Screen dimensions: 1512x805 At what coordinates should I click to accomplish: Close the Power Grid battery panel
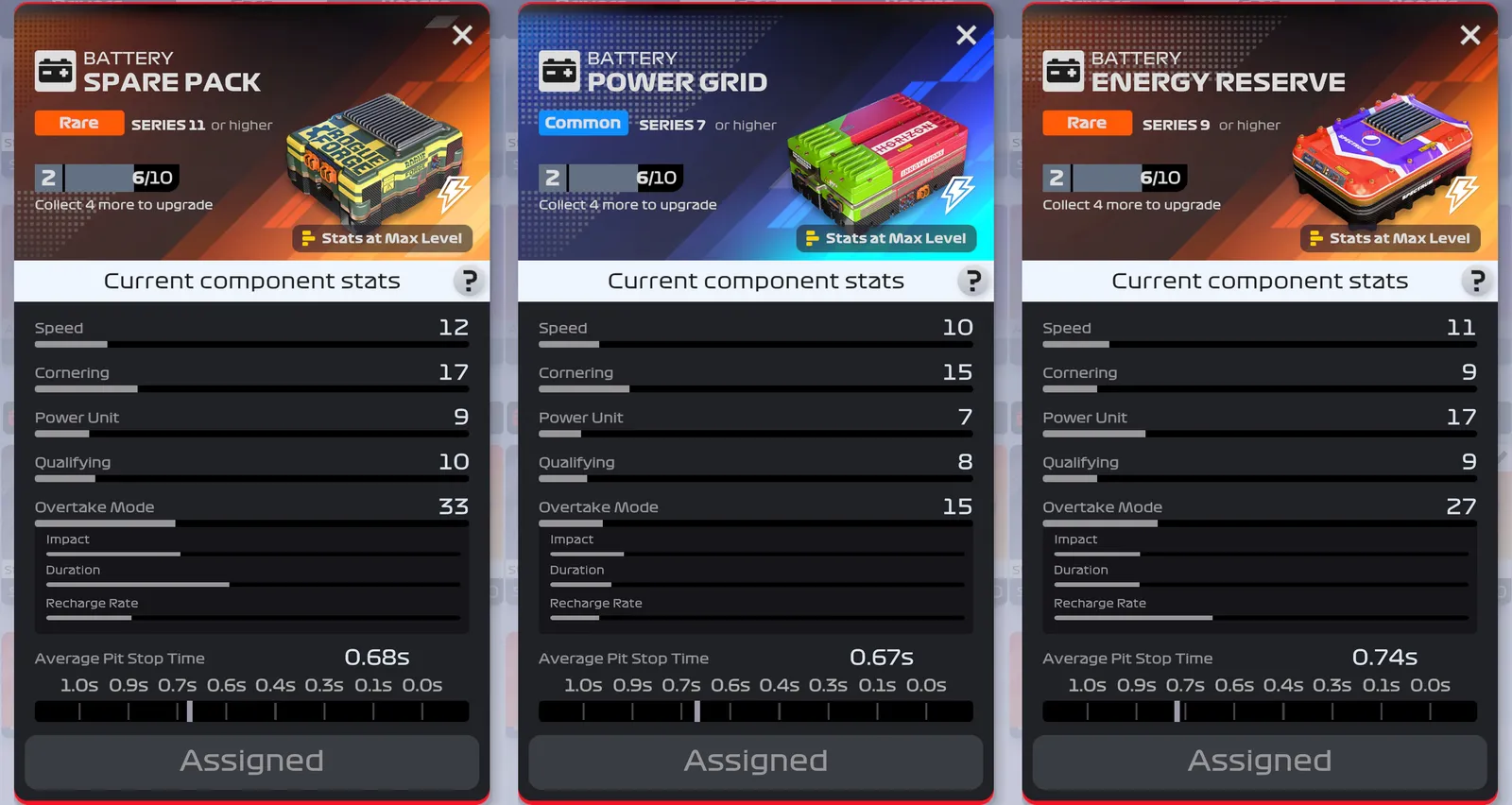coord(966,36)
